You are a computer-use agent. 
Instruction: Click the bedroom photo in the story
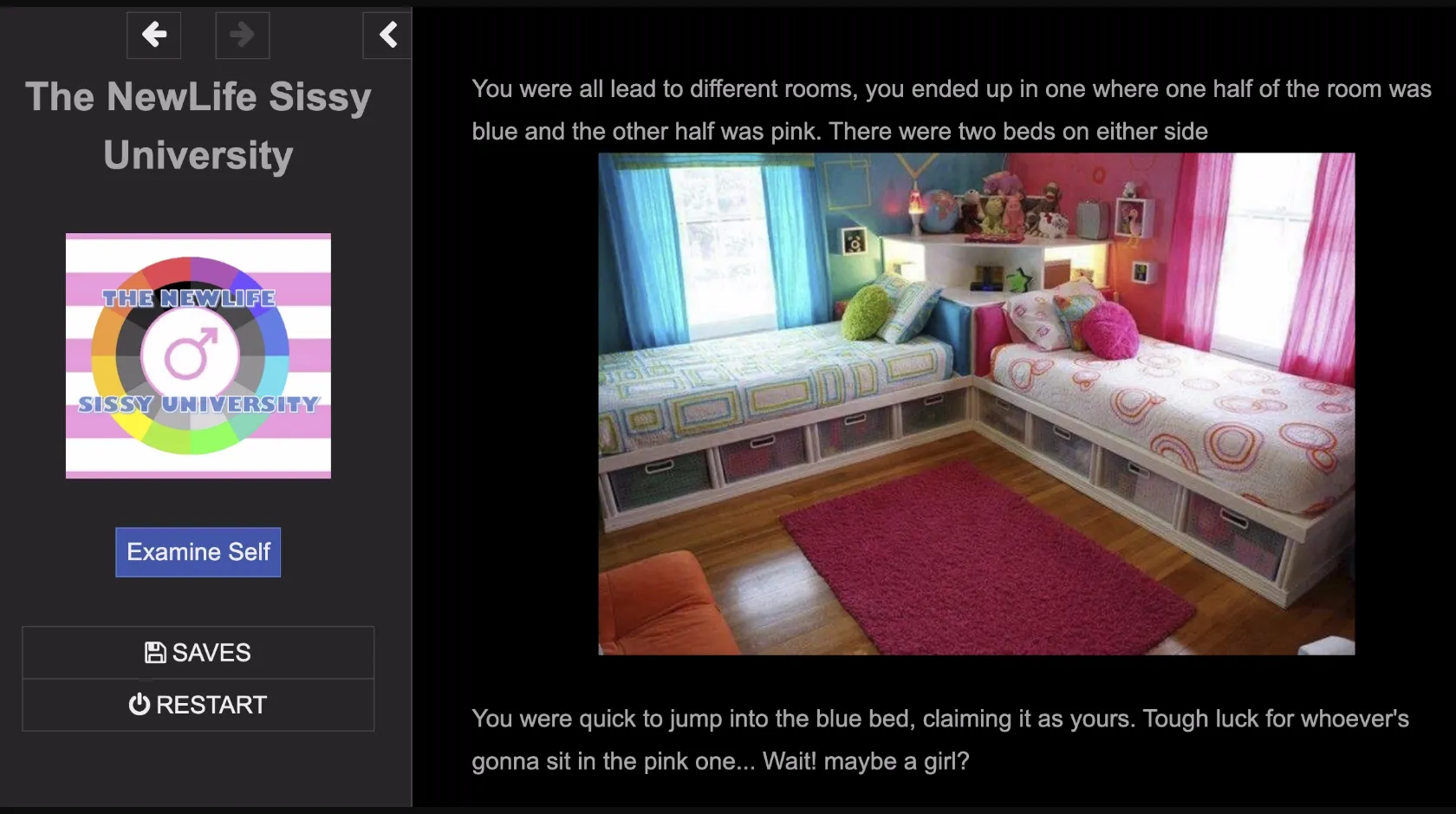pyautogui.click(x=977, y=405)
